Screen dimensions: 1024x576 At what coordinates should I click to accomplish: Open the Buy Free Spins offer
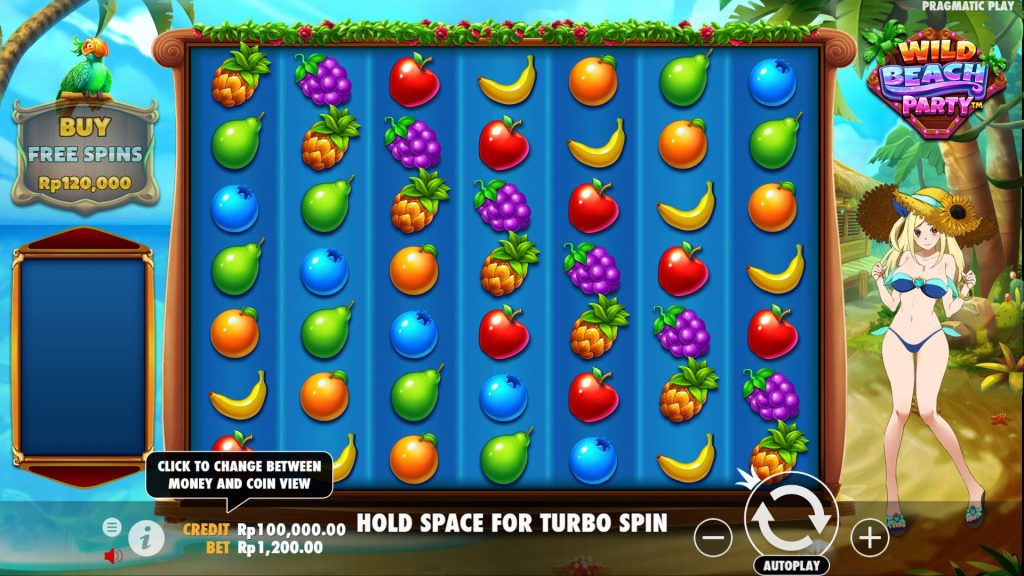[x=85, y=153]
